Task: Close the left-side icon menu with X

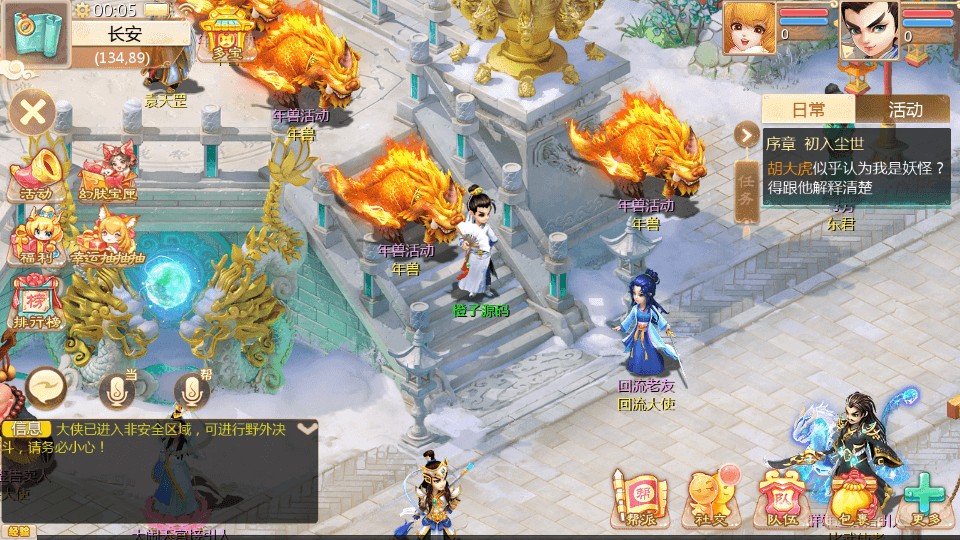Action: pyautogui.click(x=33, y=111)
